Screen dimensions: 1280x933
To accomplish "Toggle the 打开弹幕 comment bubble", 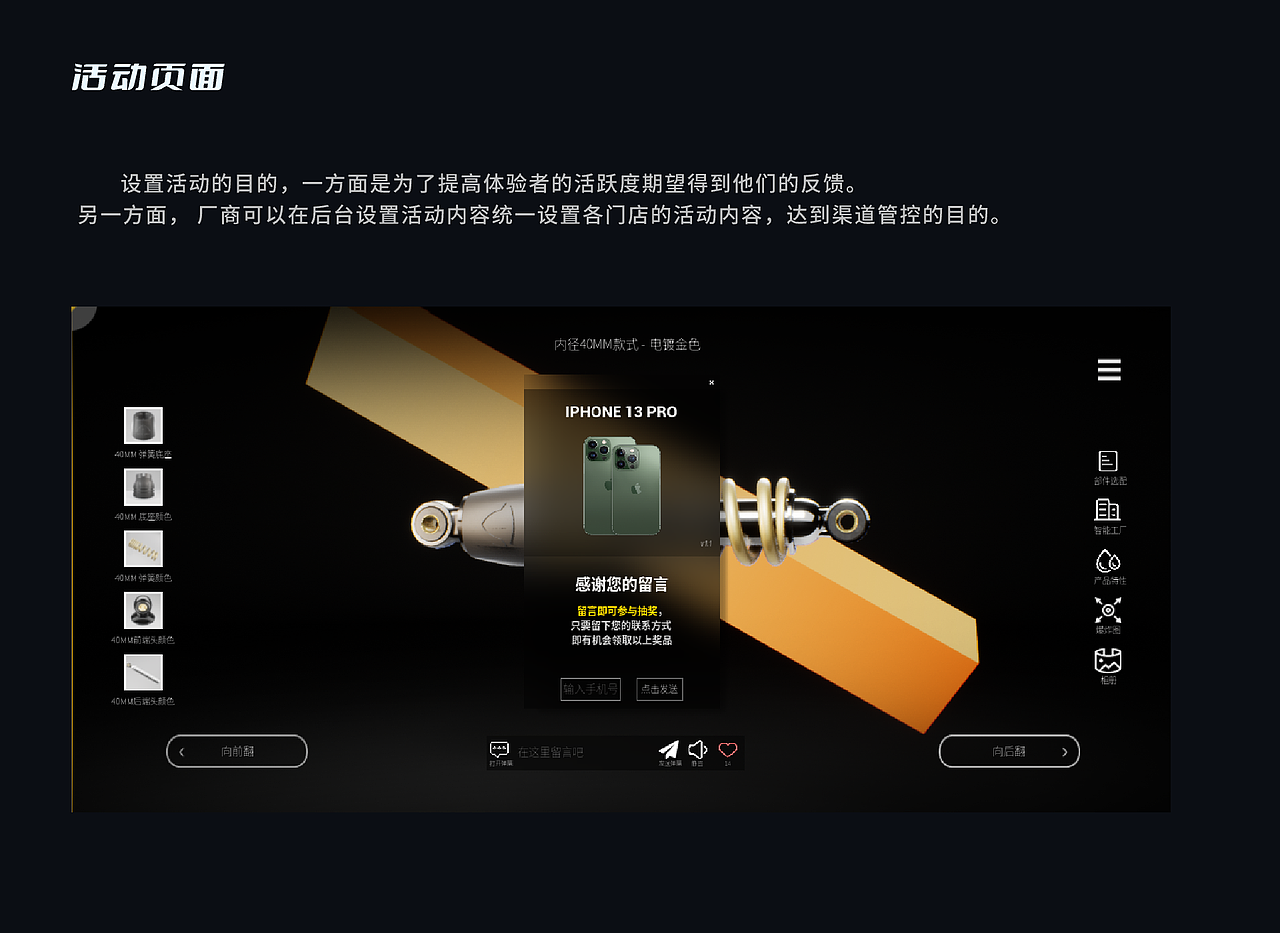I will tap(498, 748).
